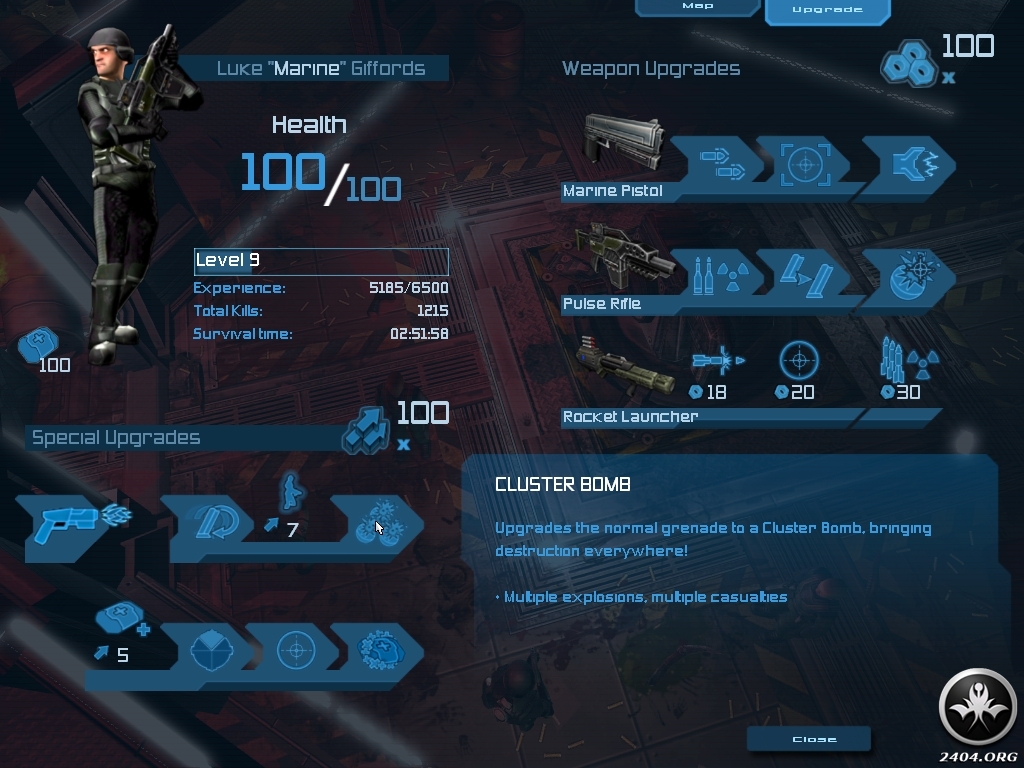Buy the Marine Pistol double-bullet upgrade
The image size is (1024, 768).
[718, 162]
